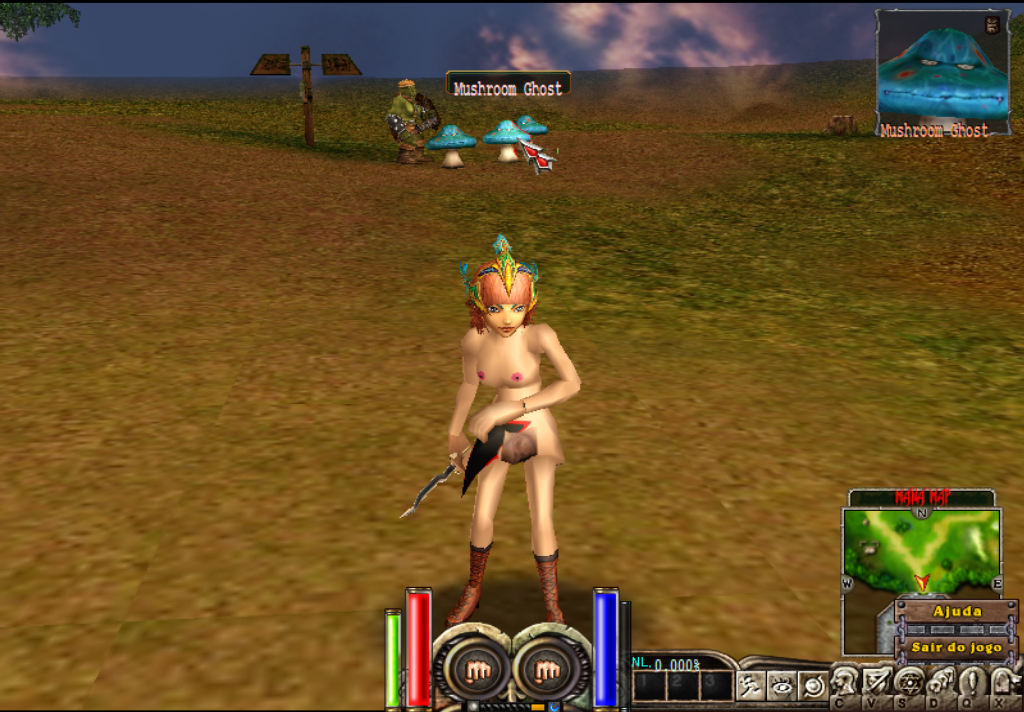
Task: Open the star emblem icon labeled S
Action: click(x=908, y=683)
